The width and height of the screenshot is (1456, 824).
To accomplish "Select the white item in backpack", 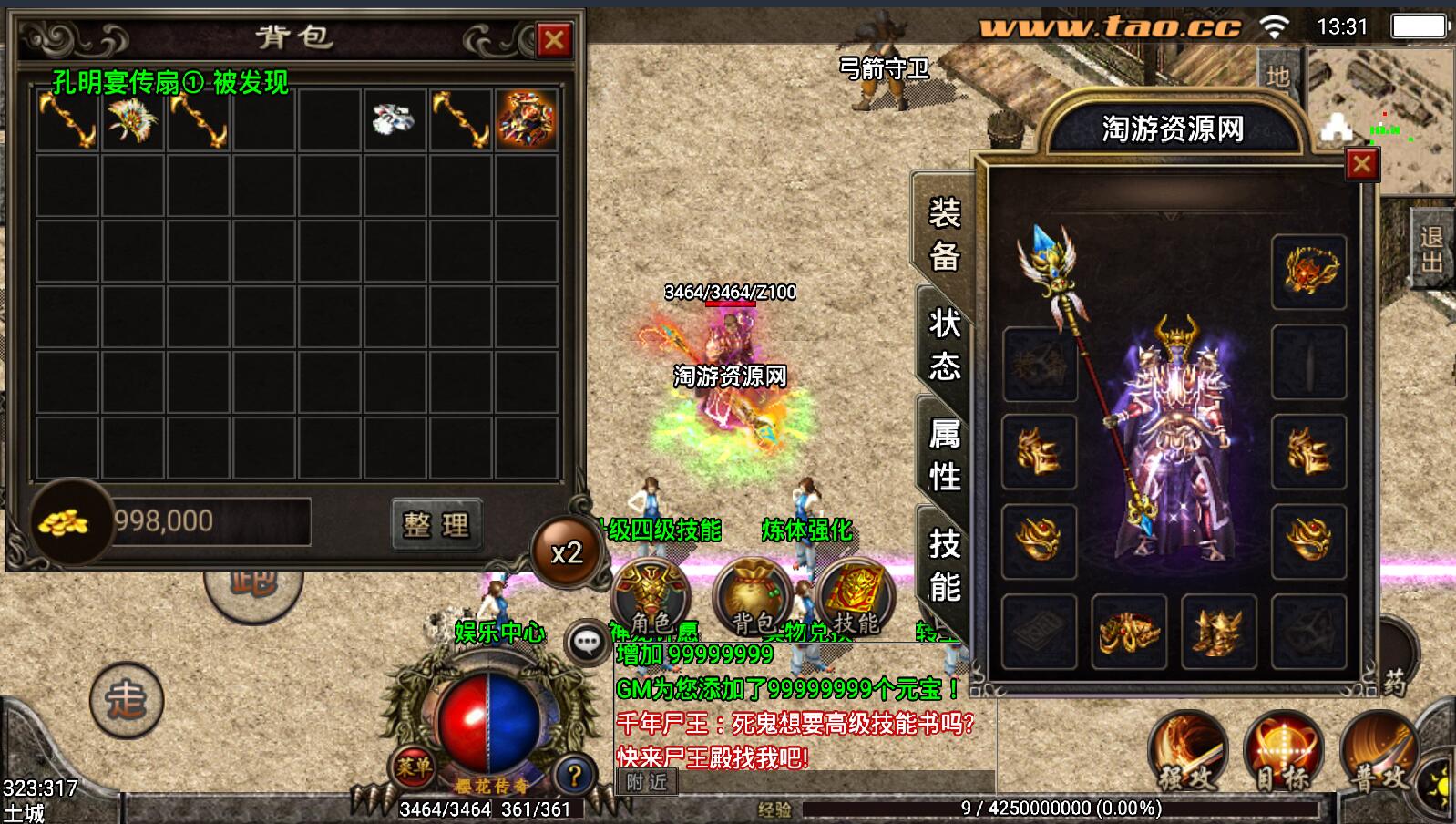I will click(394, 119).
